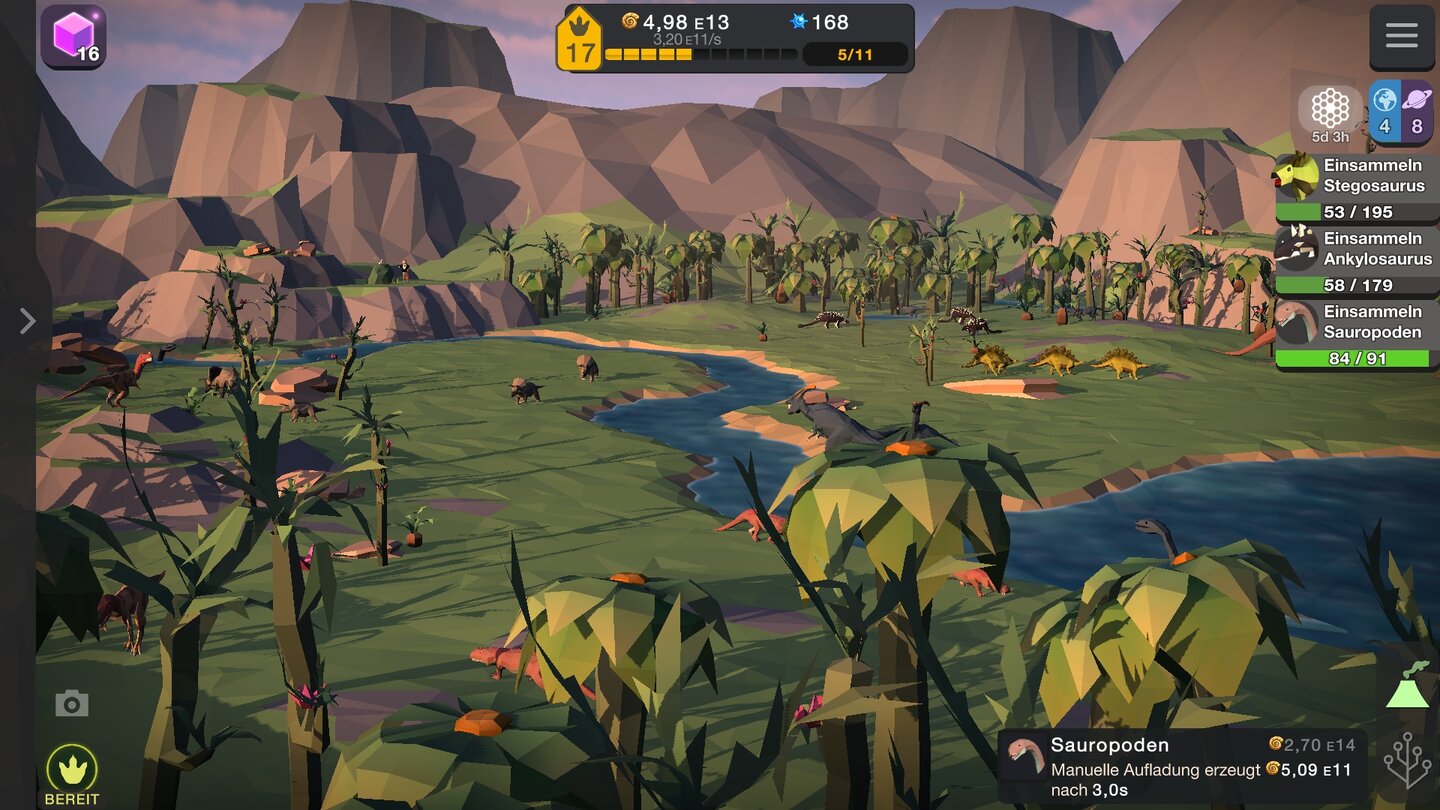Collect the Sauropoden goal
The image size is (1440, 810).
(1356, 334)
